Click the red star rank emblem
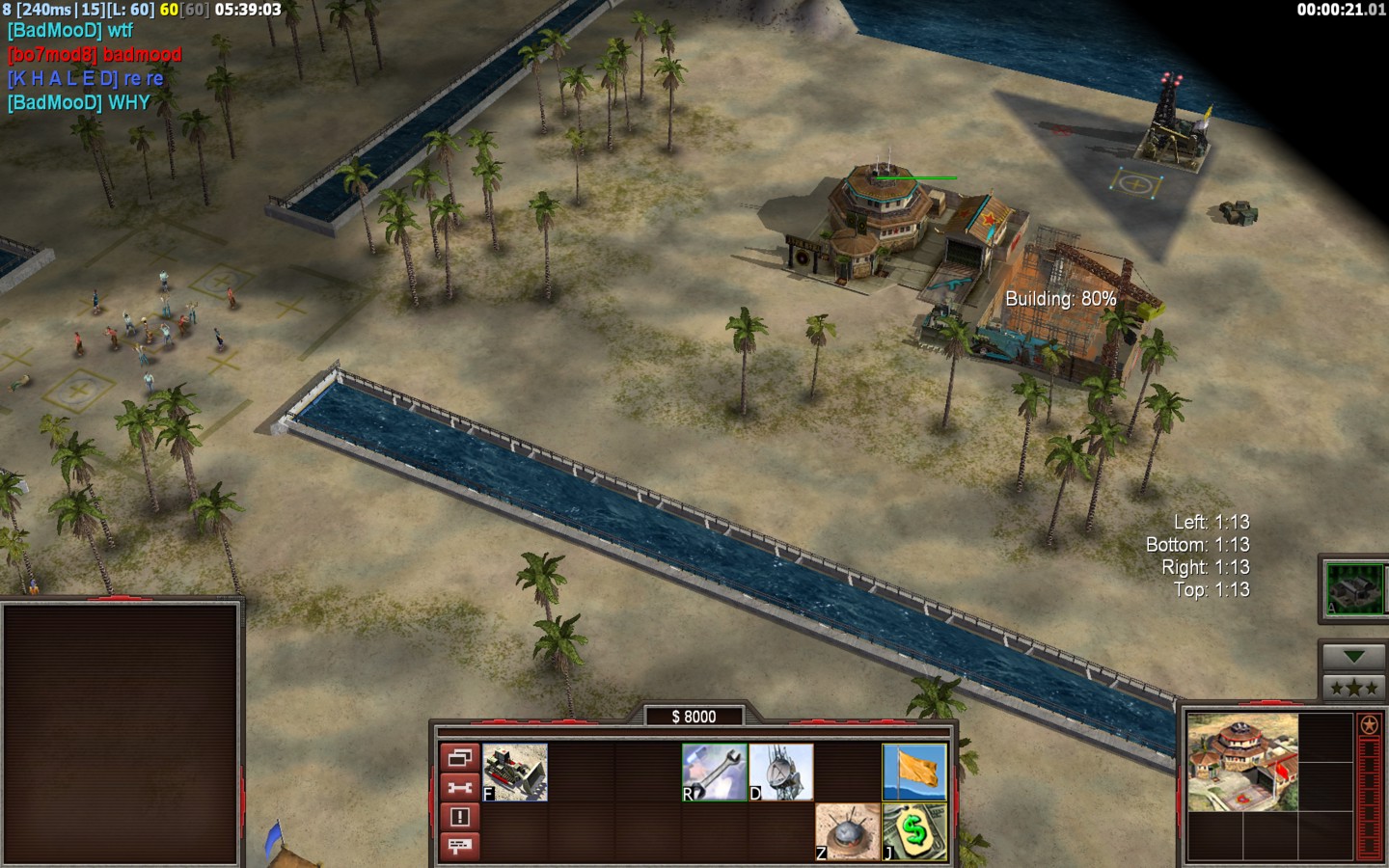 (1369, 725)
